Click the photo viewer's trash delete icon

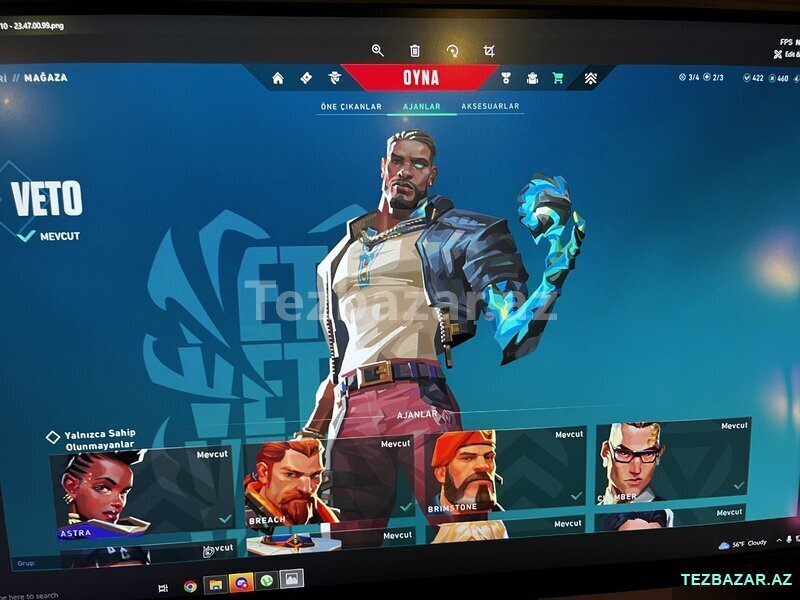pos(415,50)
